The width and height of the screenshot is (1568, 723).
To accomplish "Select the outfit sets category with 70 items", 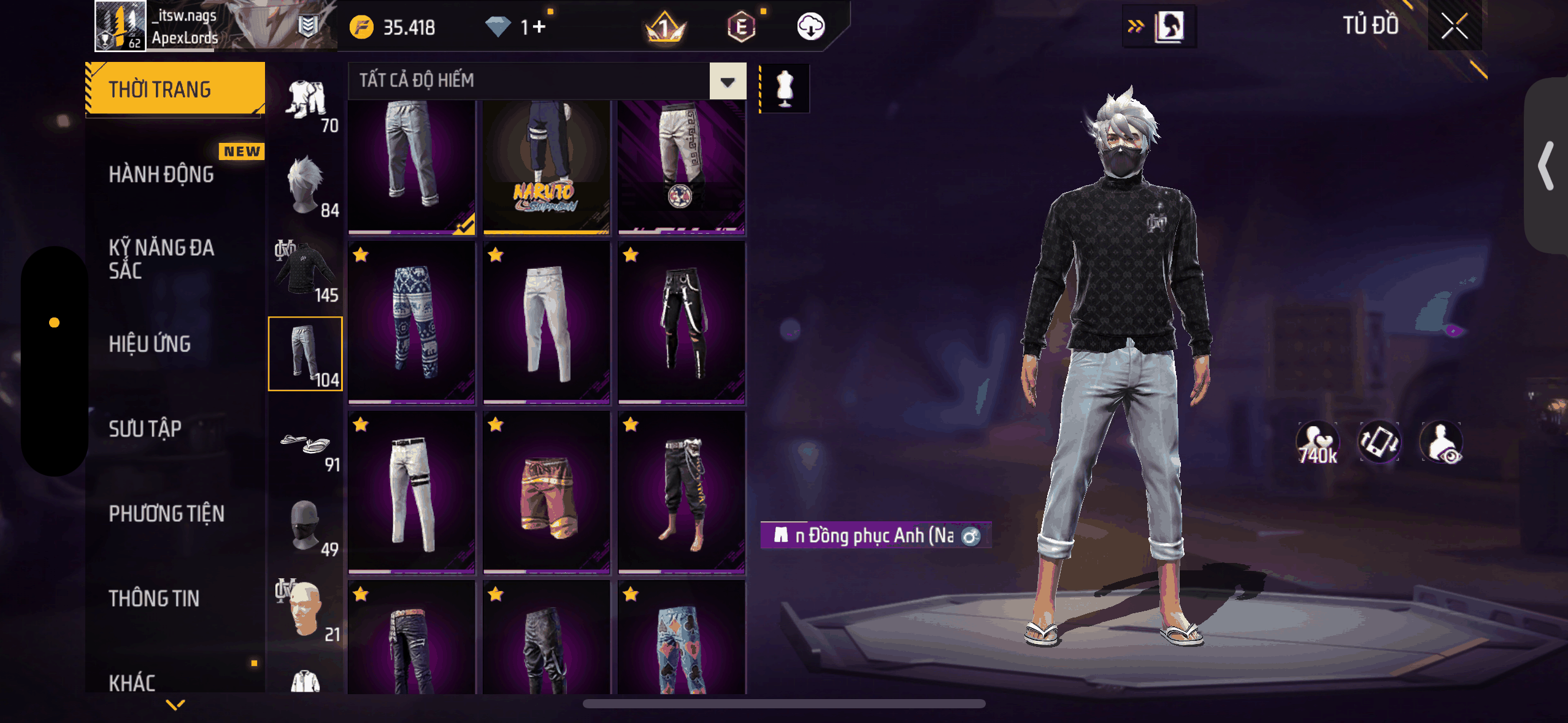I will click(306, 104).
